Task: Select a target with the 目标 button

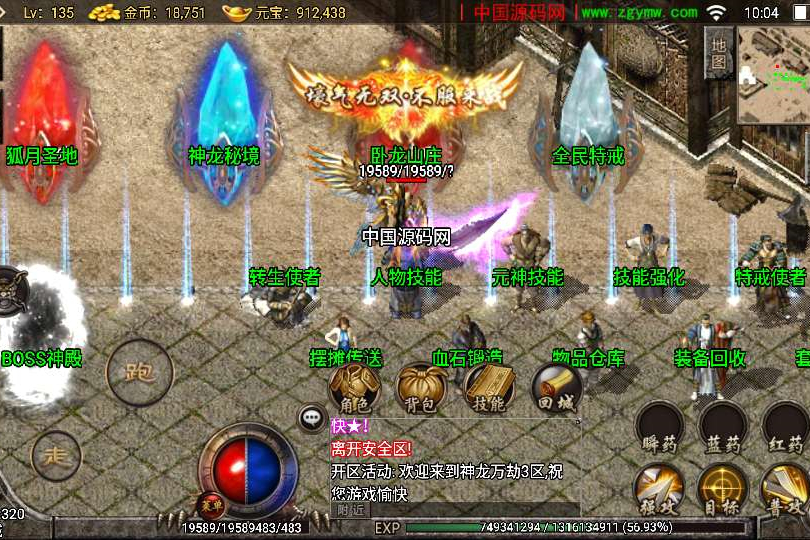Action: (722, 490)
